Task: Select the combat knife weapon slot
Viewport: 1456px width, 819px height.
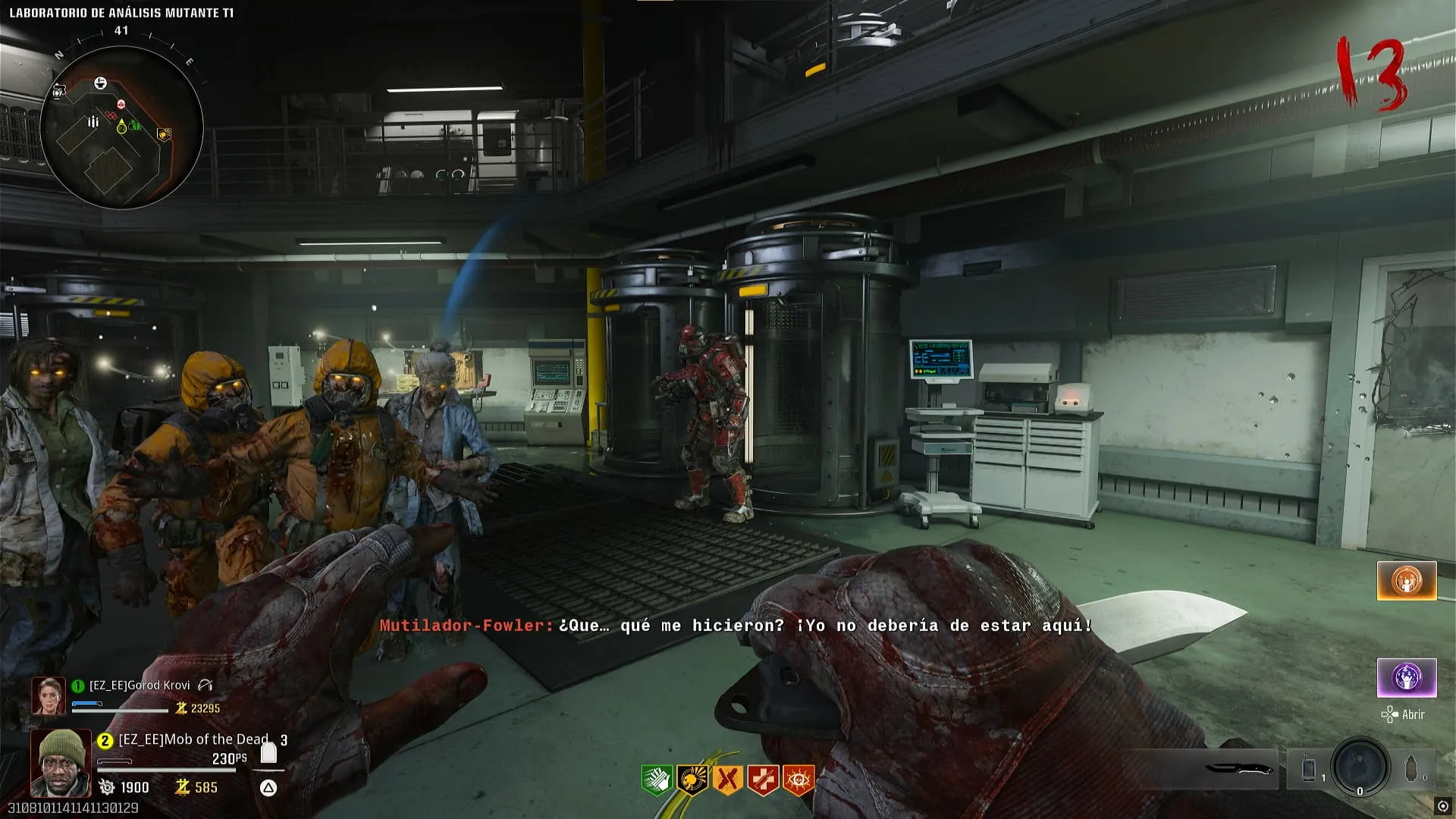Action: [1238, 769]
